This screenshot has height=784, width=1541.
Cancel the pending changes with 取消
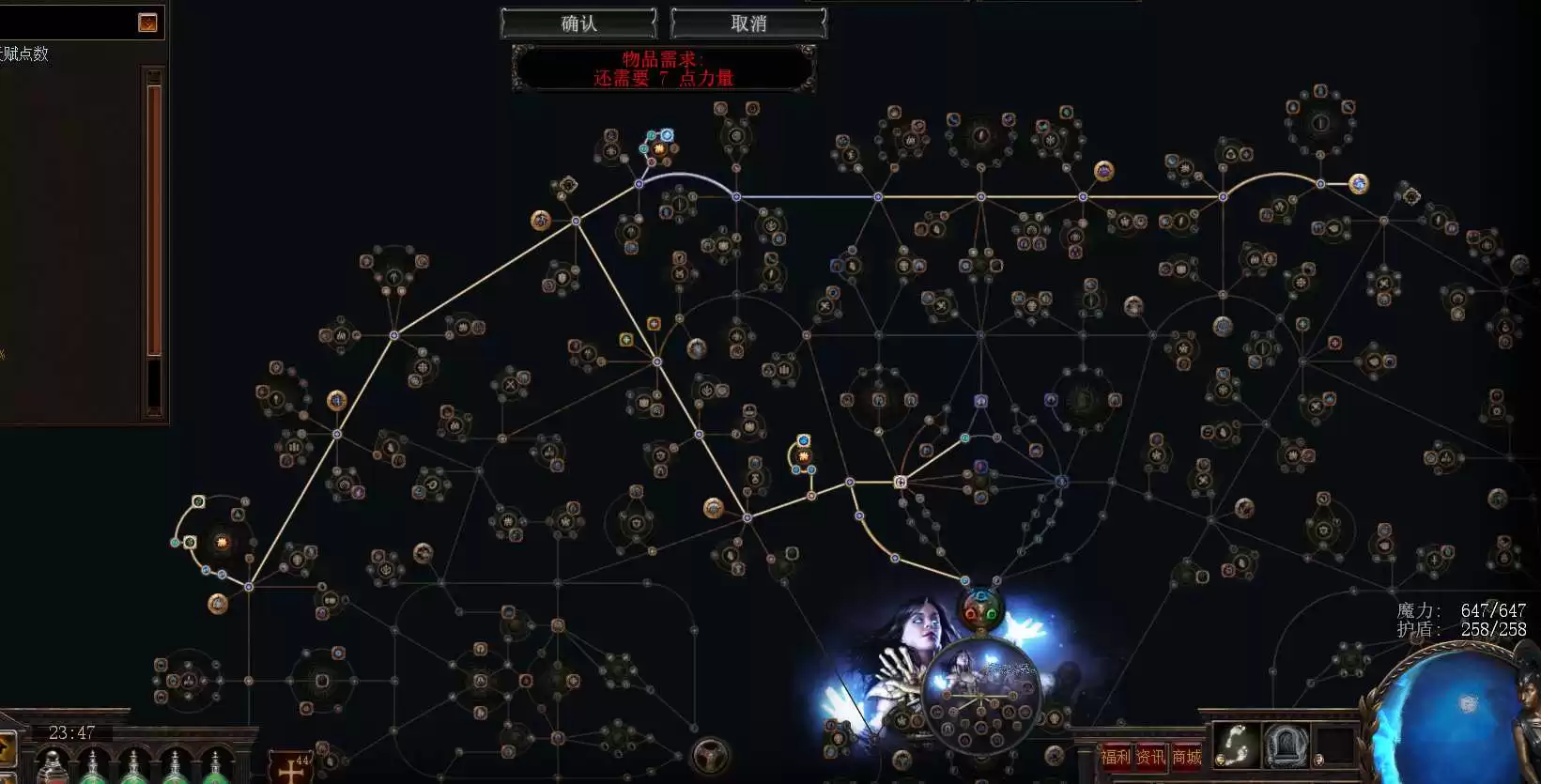pyautogui.click(x=748, y=23)
